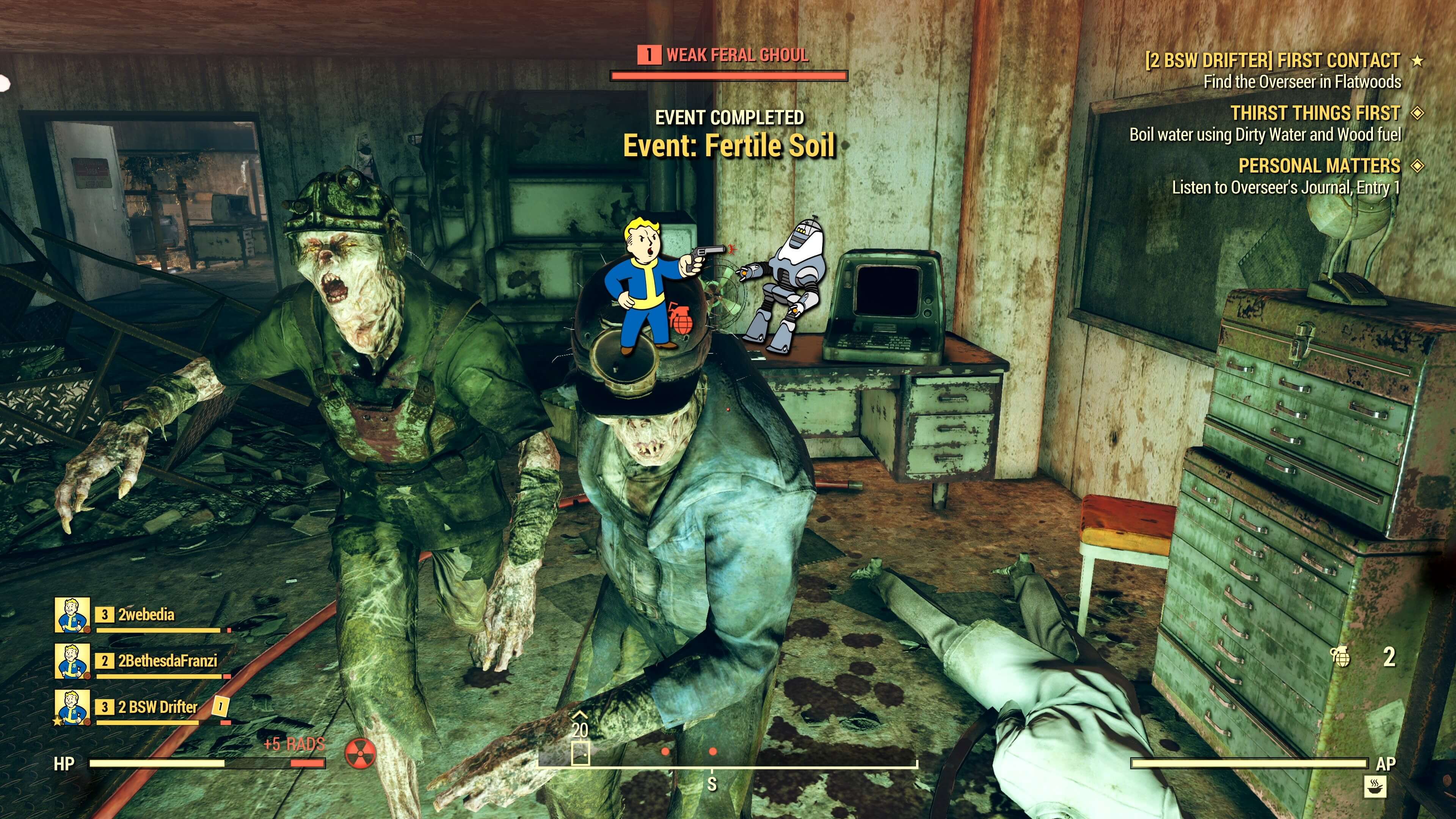
Task: Select the hunger bowl status icon
Action: point(1374,786)
